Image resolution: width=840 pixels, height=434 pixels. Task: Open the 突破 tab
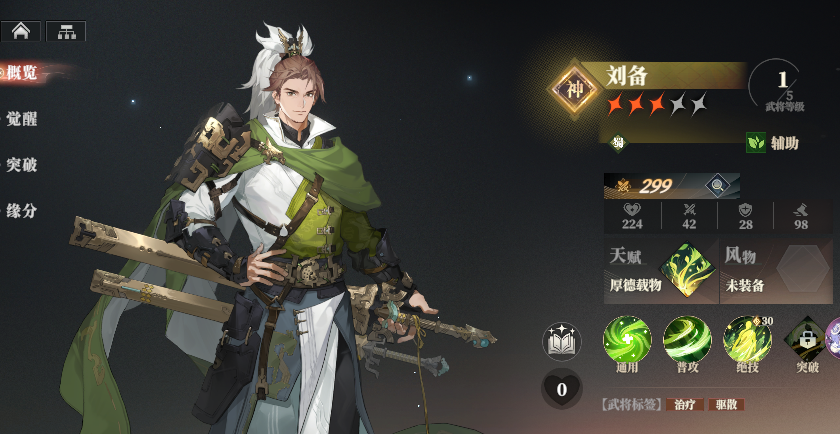point(22,164)
